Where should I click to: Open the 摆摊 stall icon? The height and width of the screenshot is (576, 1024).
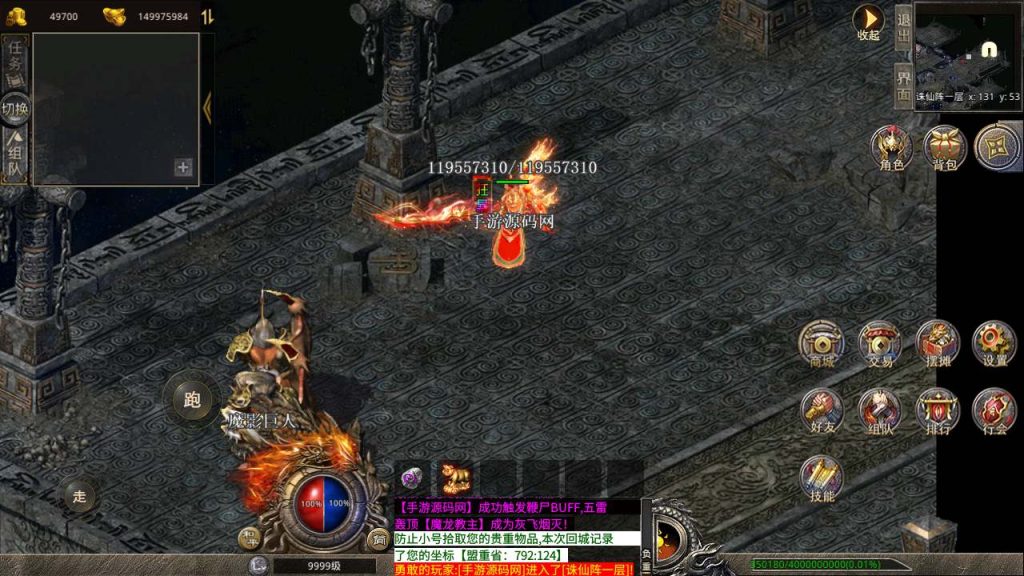coord(937,342)
